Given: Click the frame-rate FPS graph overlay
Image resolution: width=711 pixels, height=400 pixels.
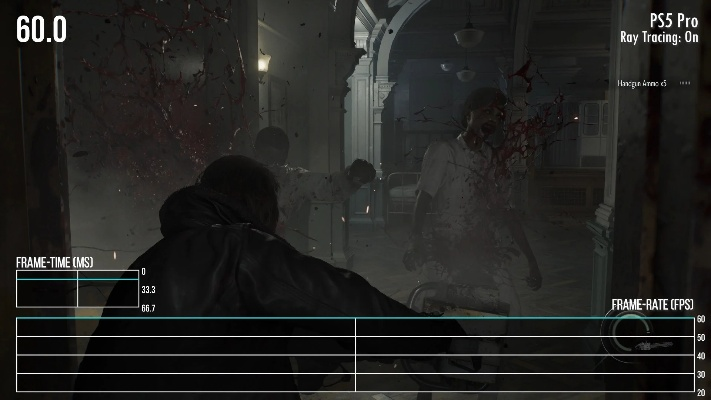Looking at the screenshot, I should [355, 355].
